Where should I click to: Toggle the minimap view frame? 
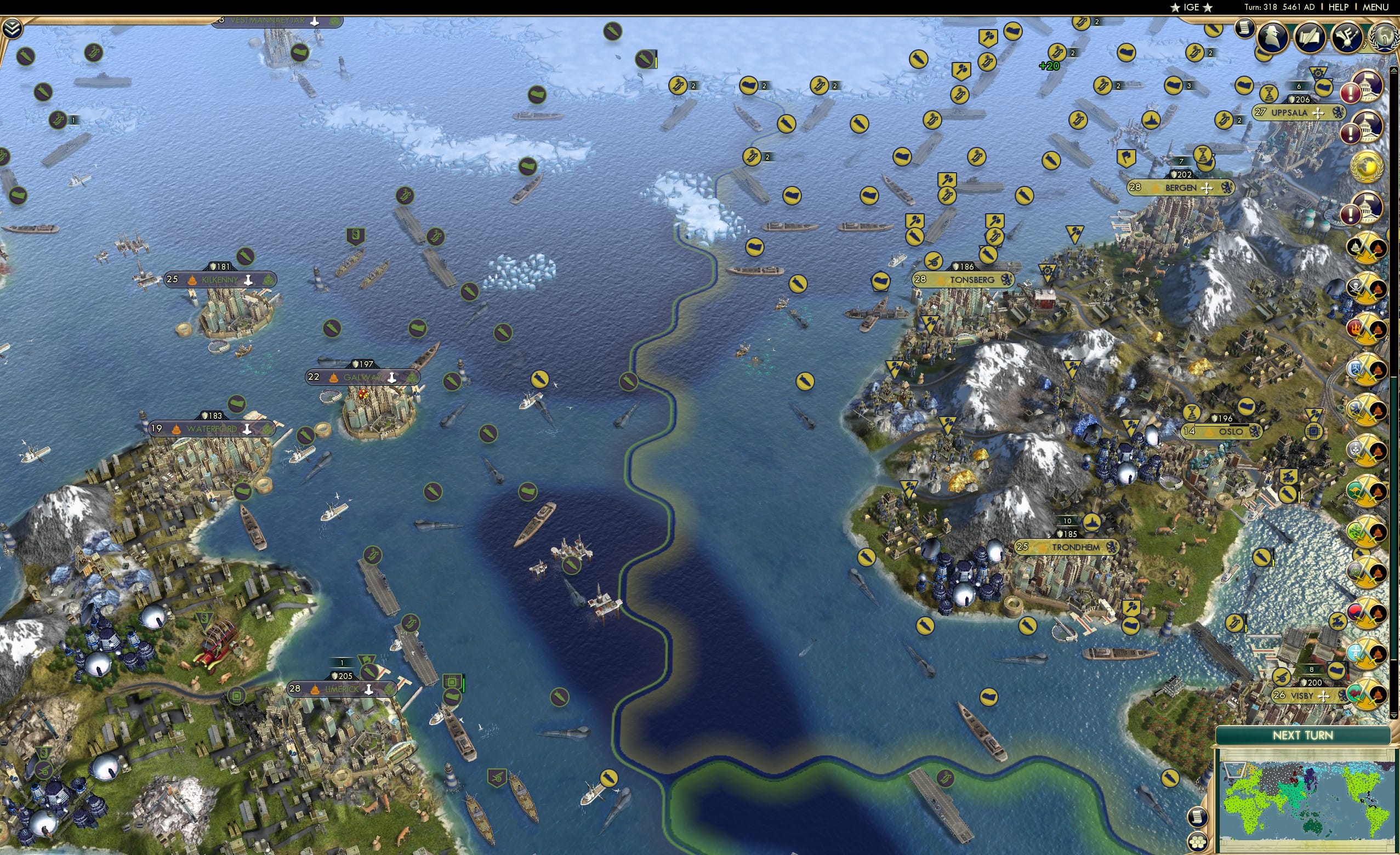[1236, 771]
